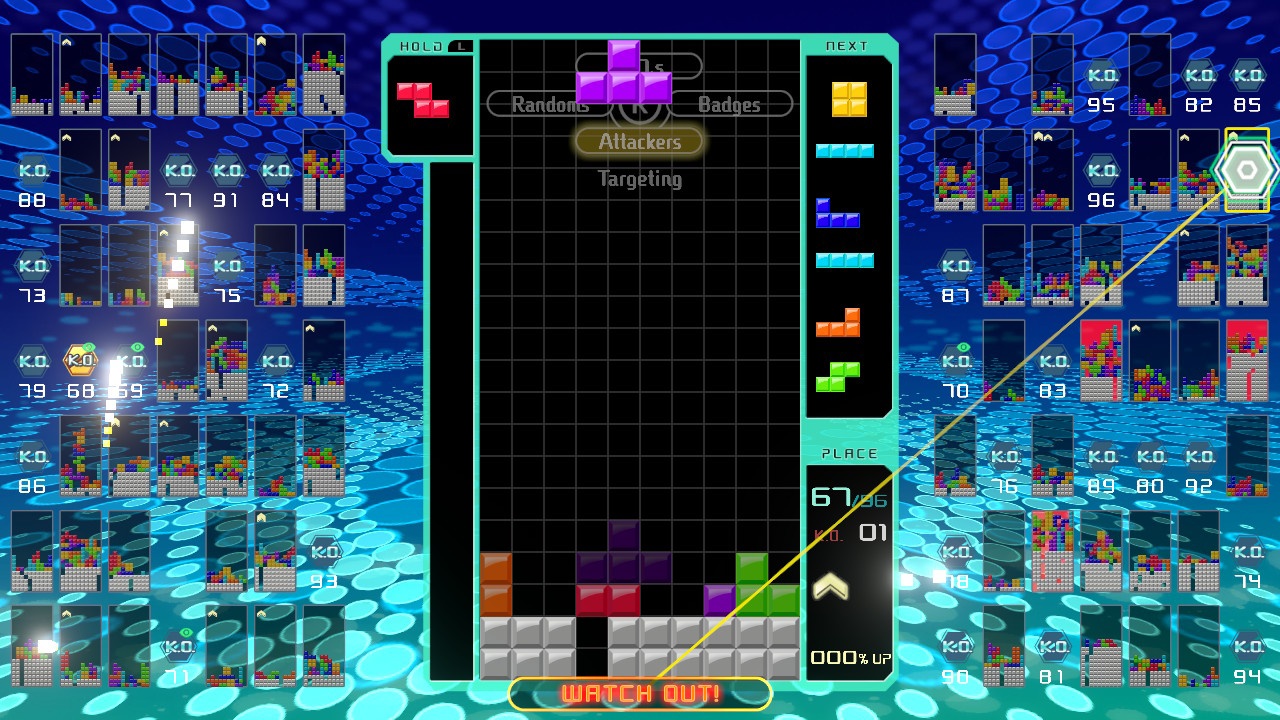
Task: Click the WATCH OUT! banner
Action: pos(639,694)
